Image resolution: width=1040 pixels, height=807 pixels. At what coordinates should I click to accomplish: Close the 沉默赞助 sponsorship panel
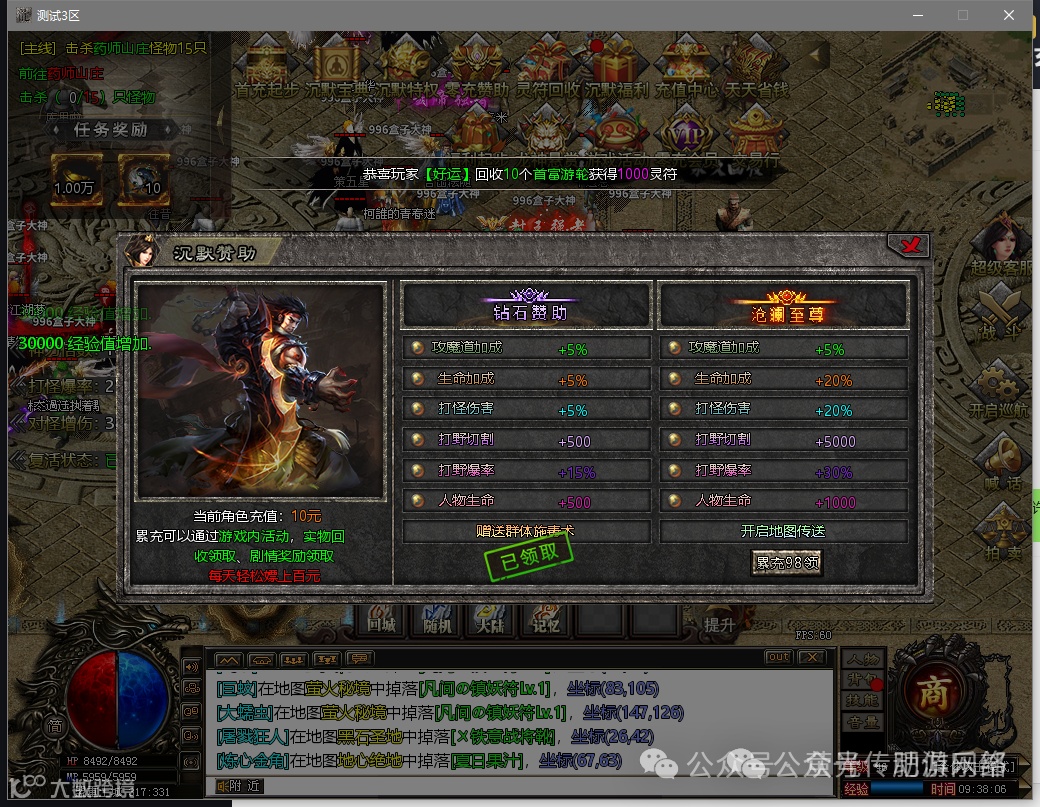[908, 246]
